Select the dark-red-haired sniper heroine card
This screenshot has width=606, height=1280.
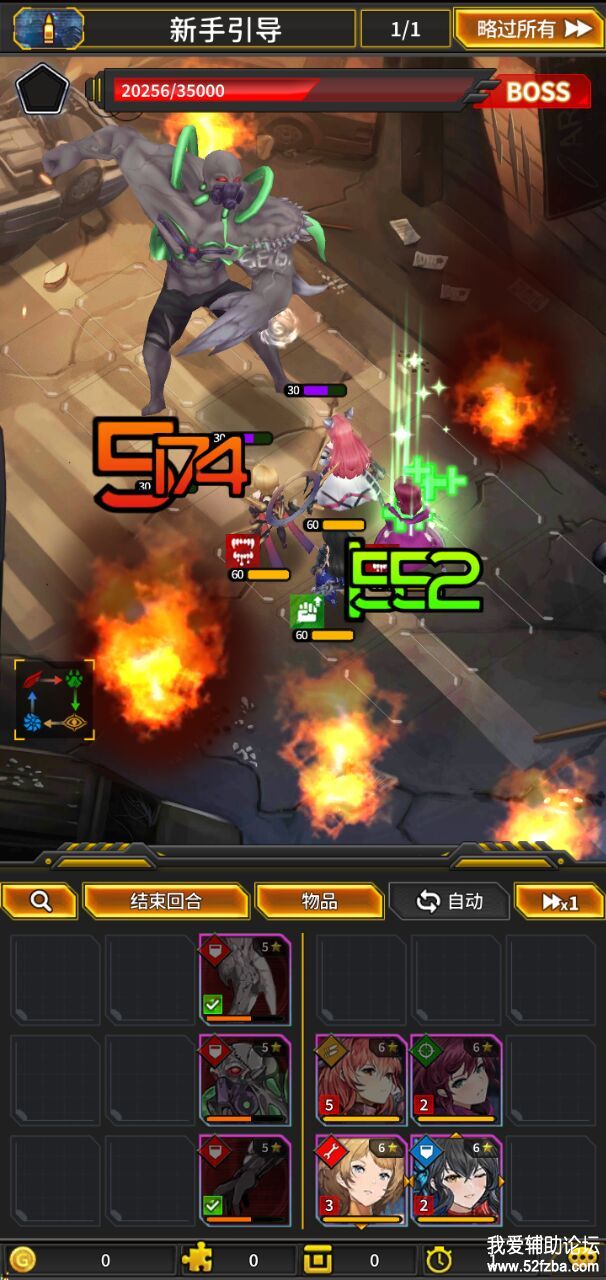pyautogui.click(x=455, y=1079)
